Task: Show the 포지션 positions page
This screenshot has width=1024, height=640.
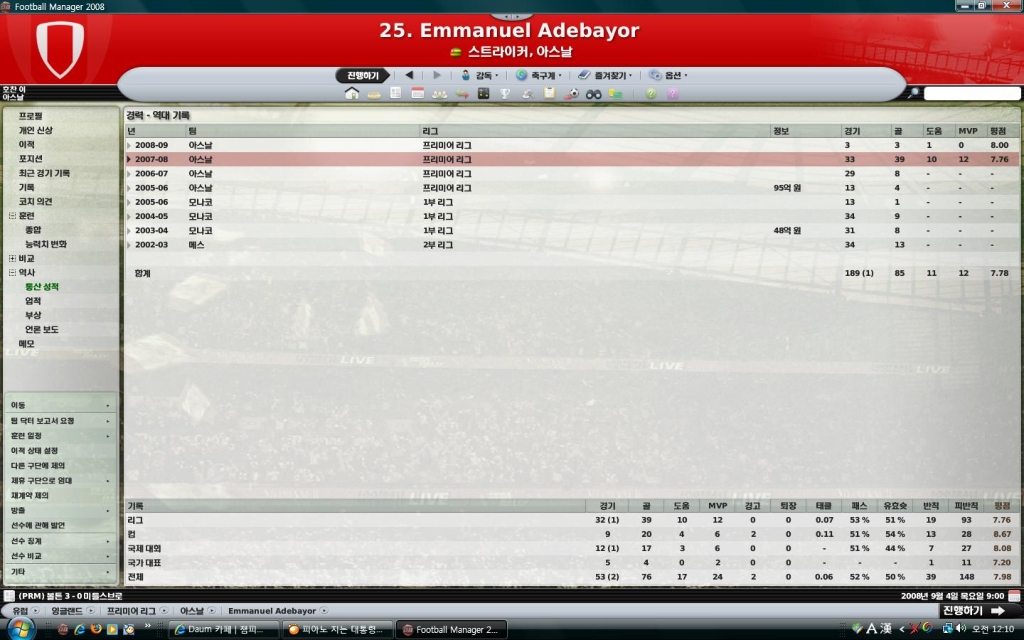Action: click(31, 158)
